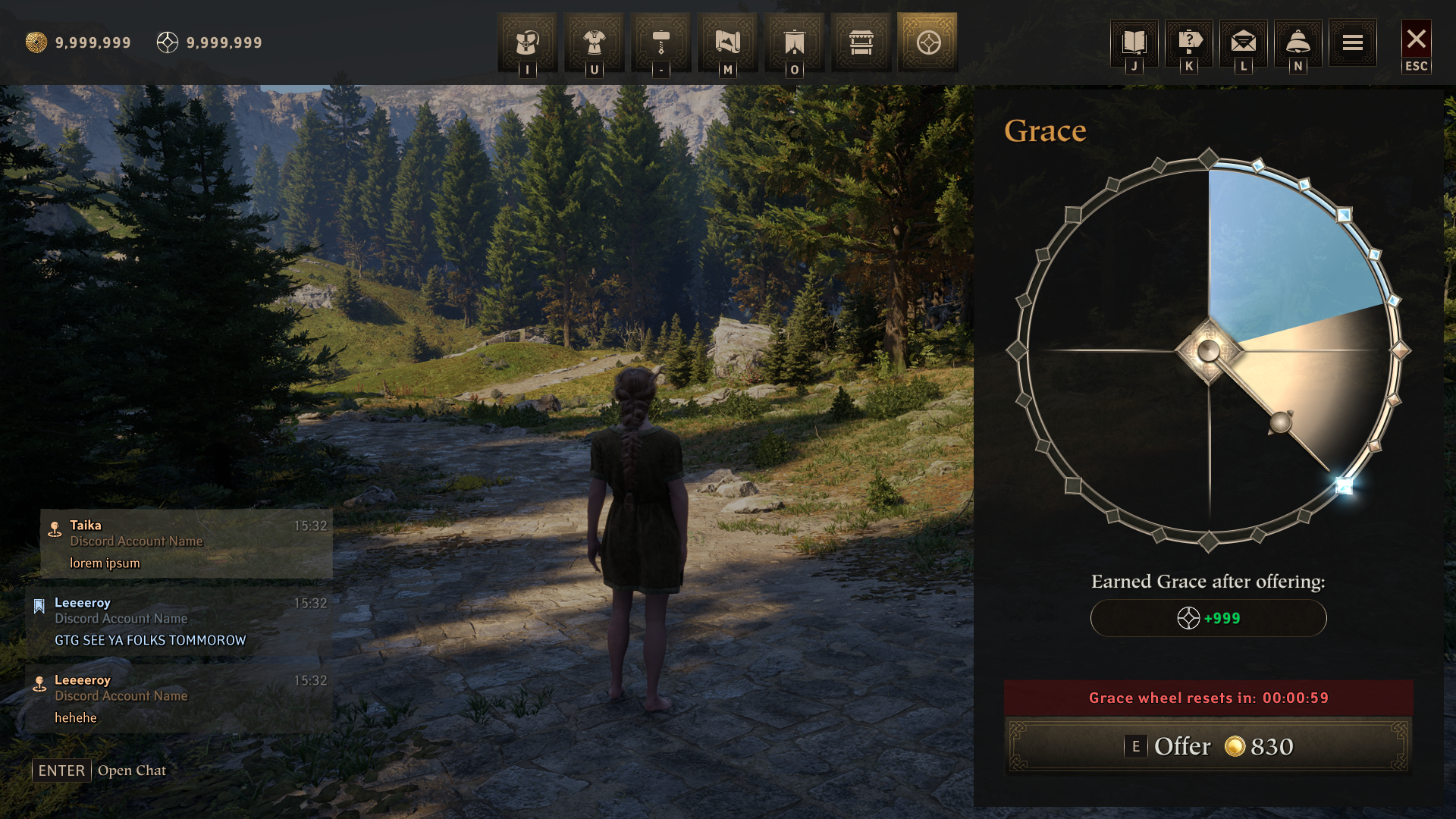Open the journal book icon
Image resolution: width=1456 pixels, height=819 pixels.
(x=1134, y=42)
